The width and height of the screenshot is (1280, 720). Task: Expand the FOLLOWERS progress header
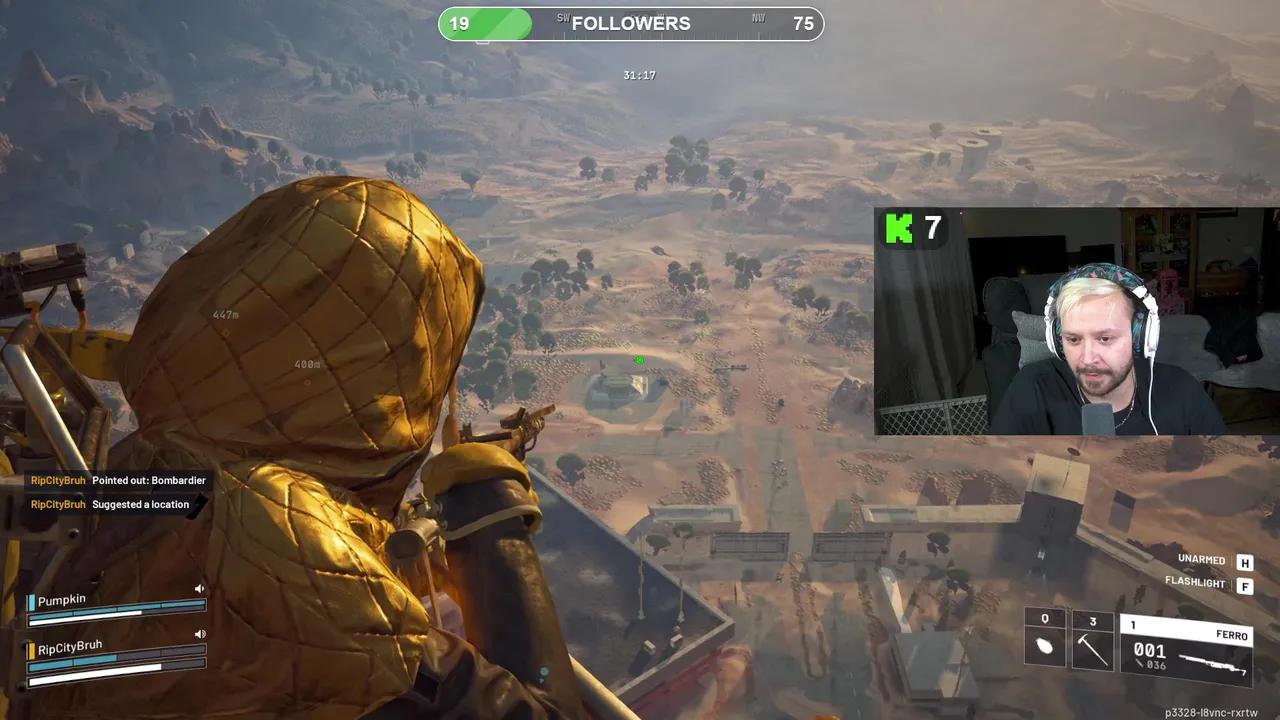[630, 23]
